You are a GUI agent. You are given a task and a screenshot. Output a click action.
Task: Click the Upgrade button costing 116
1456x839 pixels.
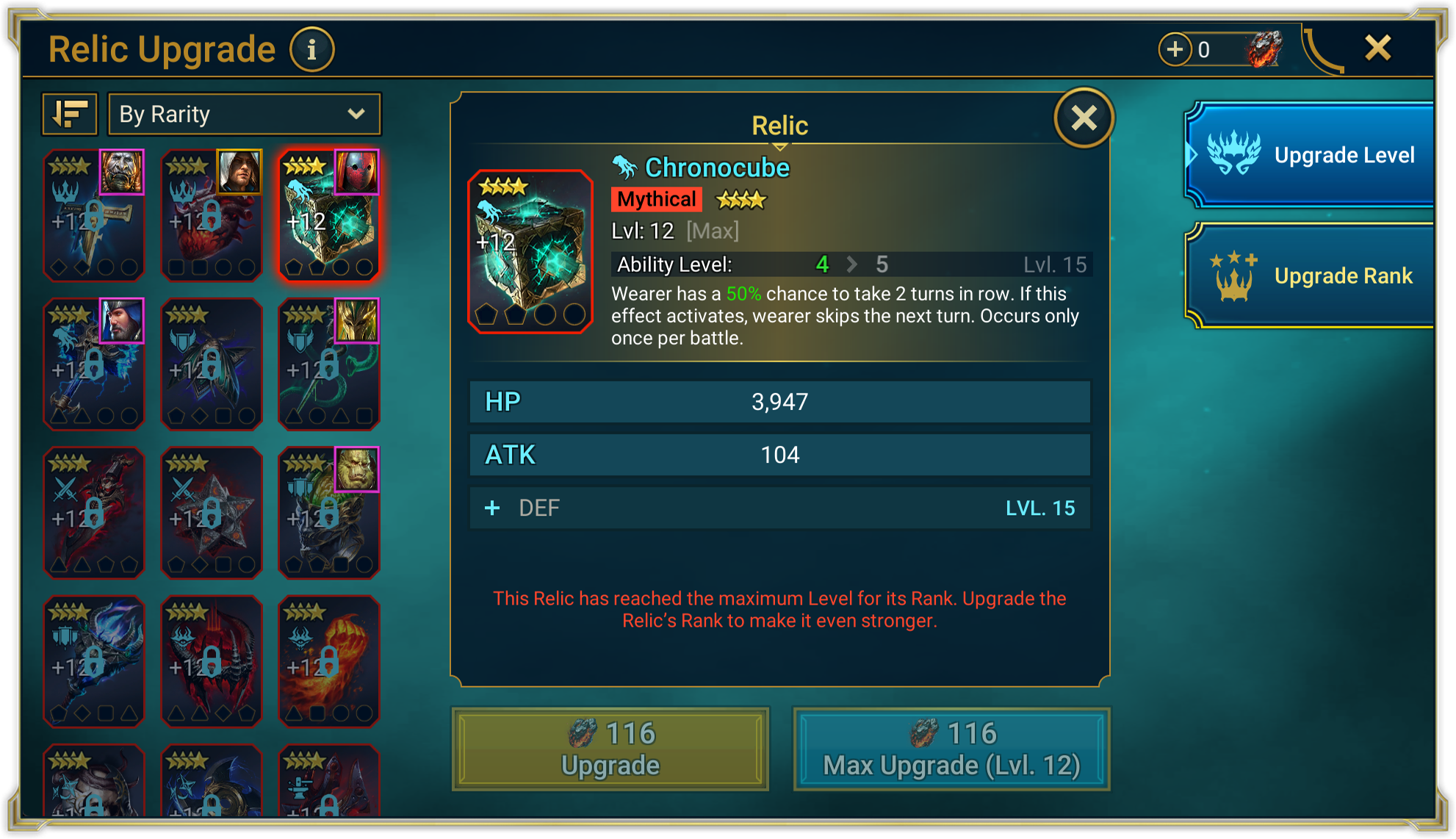pos(610,749)
